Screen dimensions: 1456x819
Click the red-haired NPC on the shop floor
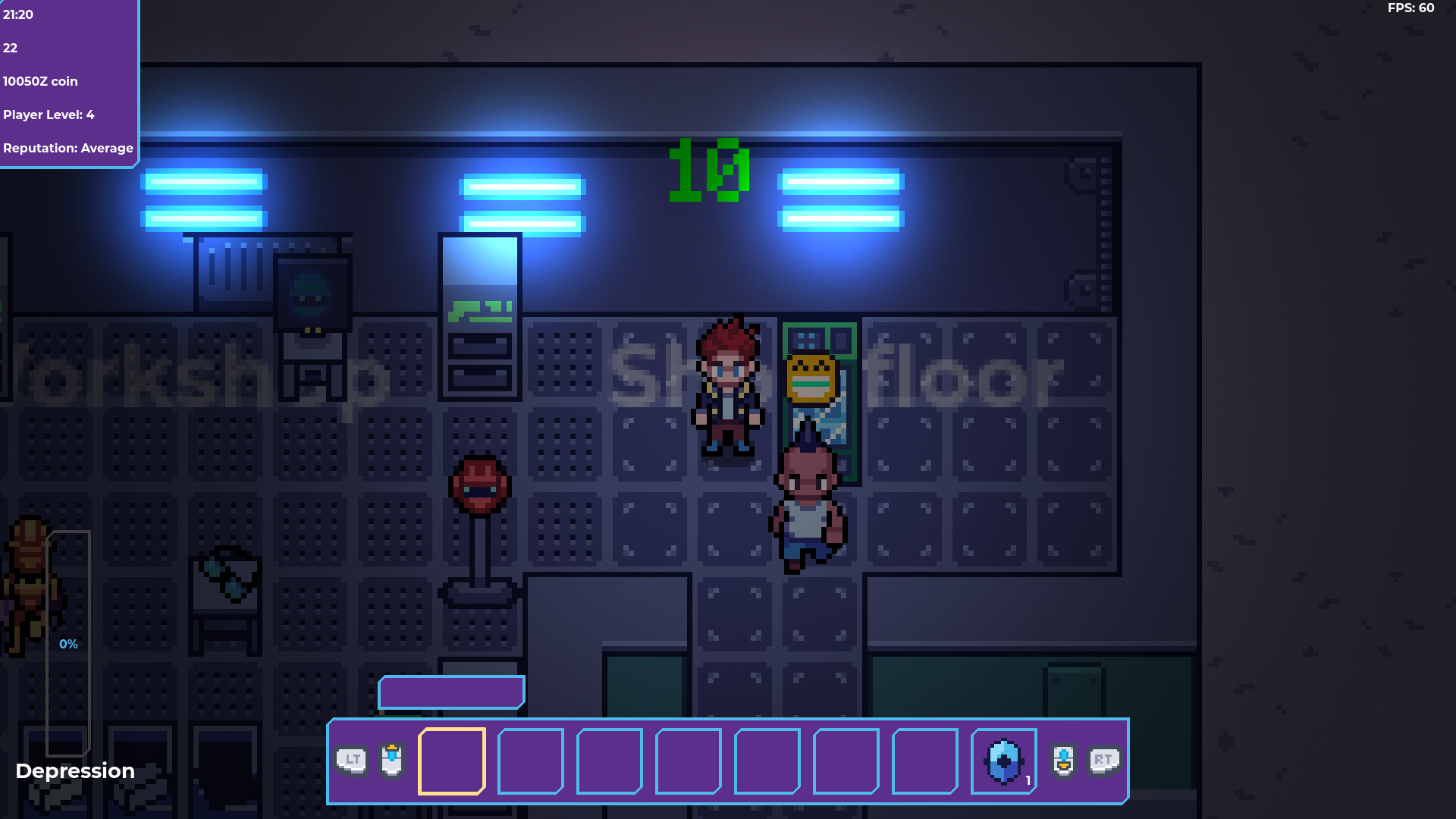click(726, 387)
